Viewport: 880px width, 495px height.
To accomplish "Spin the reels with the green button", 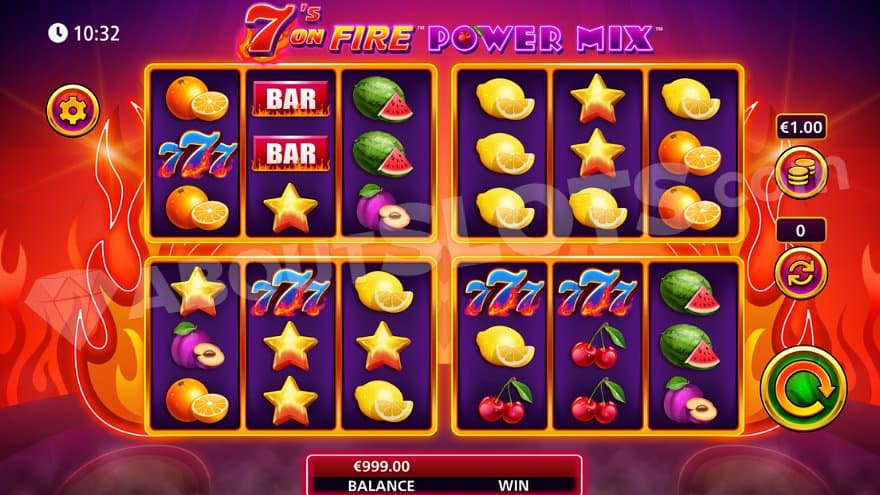I will [803, 388].
